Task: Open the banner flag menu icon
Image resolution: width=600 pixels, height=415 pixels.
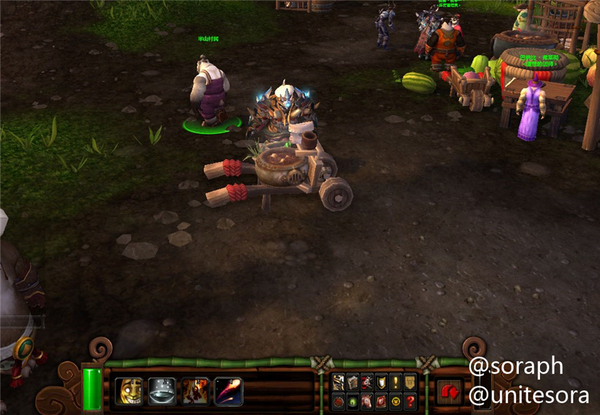Action: tap(410, 381)
